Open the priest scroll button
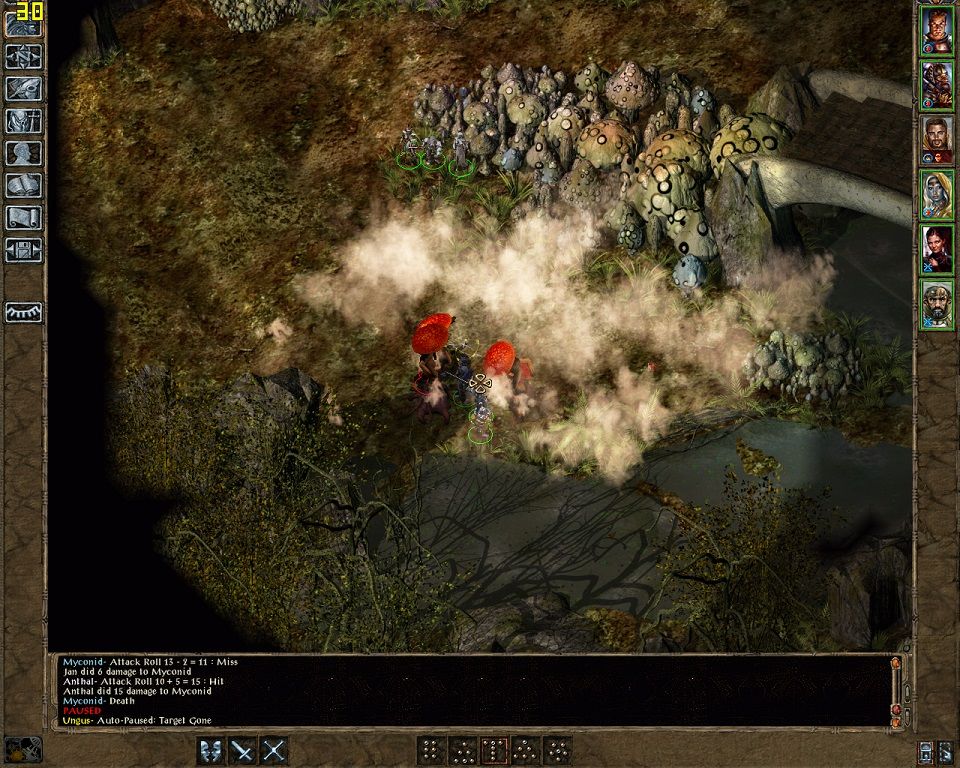Viewport: 960px width, 768px height. click(x=24, y=217)
